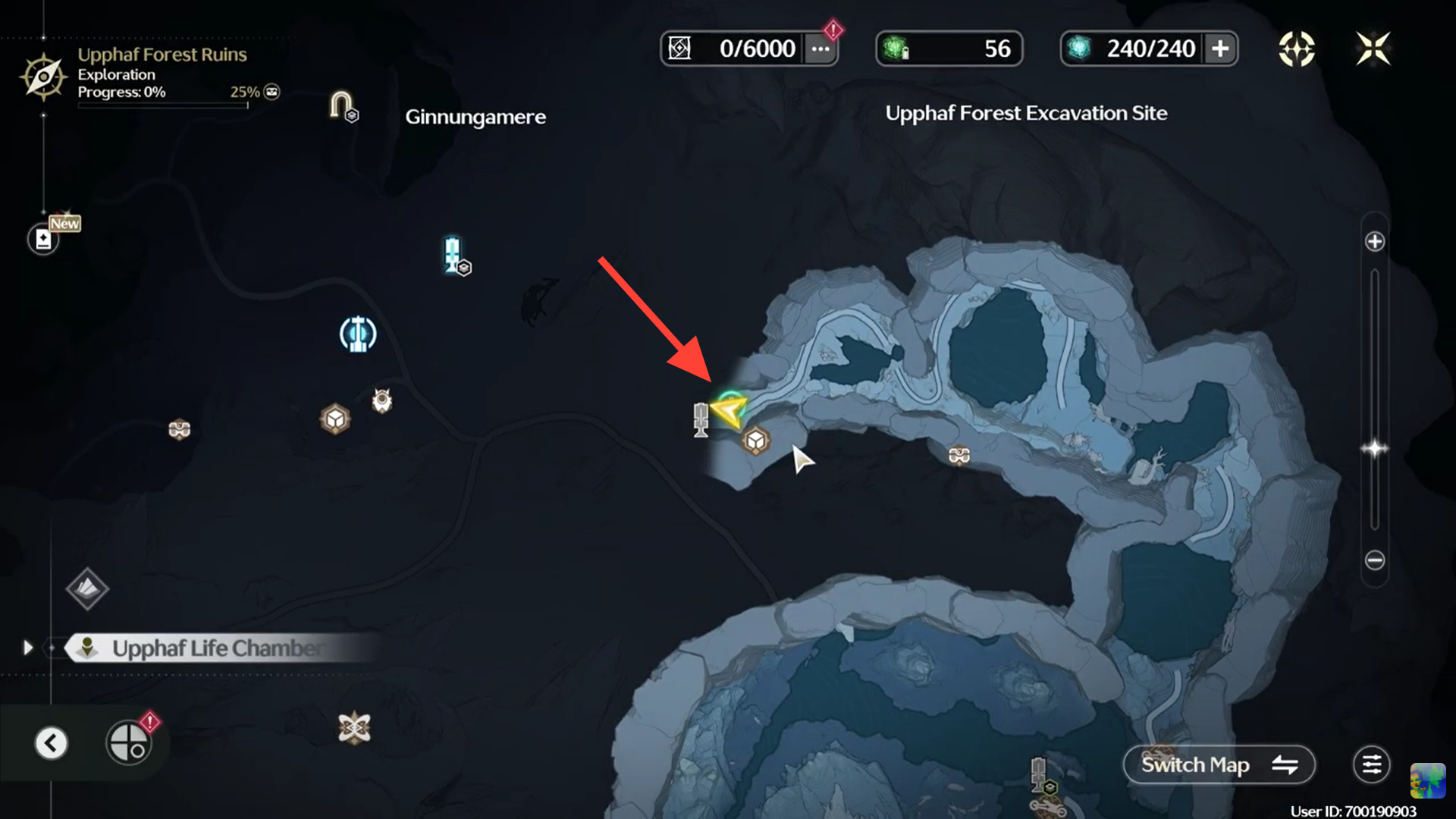This screenshot has height=819, width=1456.
Task: Select the Upphaf Life Chamber layer entry
Action: (216, 648)
